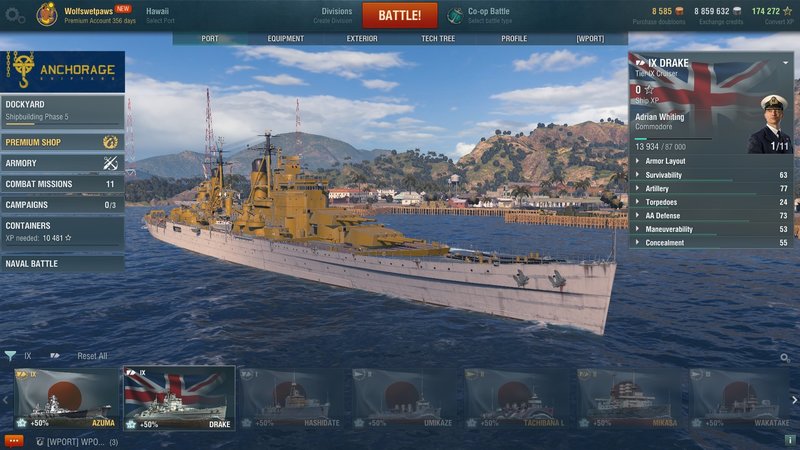The height and width of the screenshot is (450, 800).
Task: Open the Exterior tab
Action: point(361,39)
